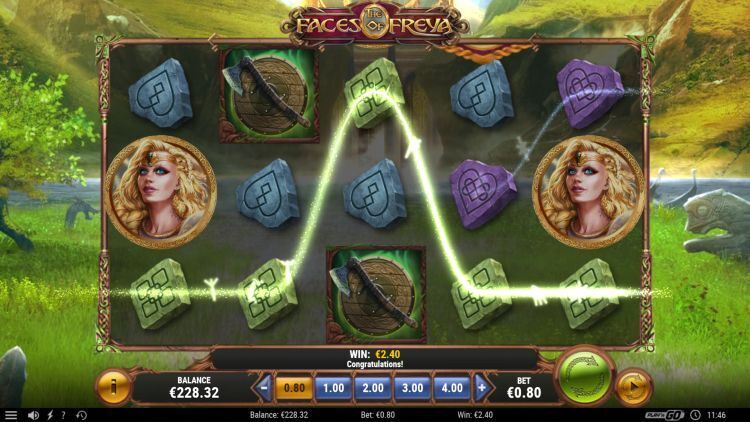Open the question mark help
The width and height of the screenshot is (750, 422).
point(64,415)
